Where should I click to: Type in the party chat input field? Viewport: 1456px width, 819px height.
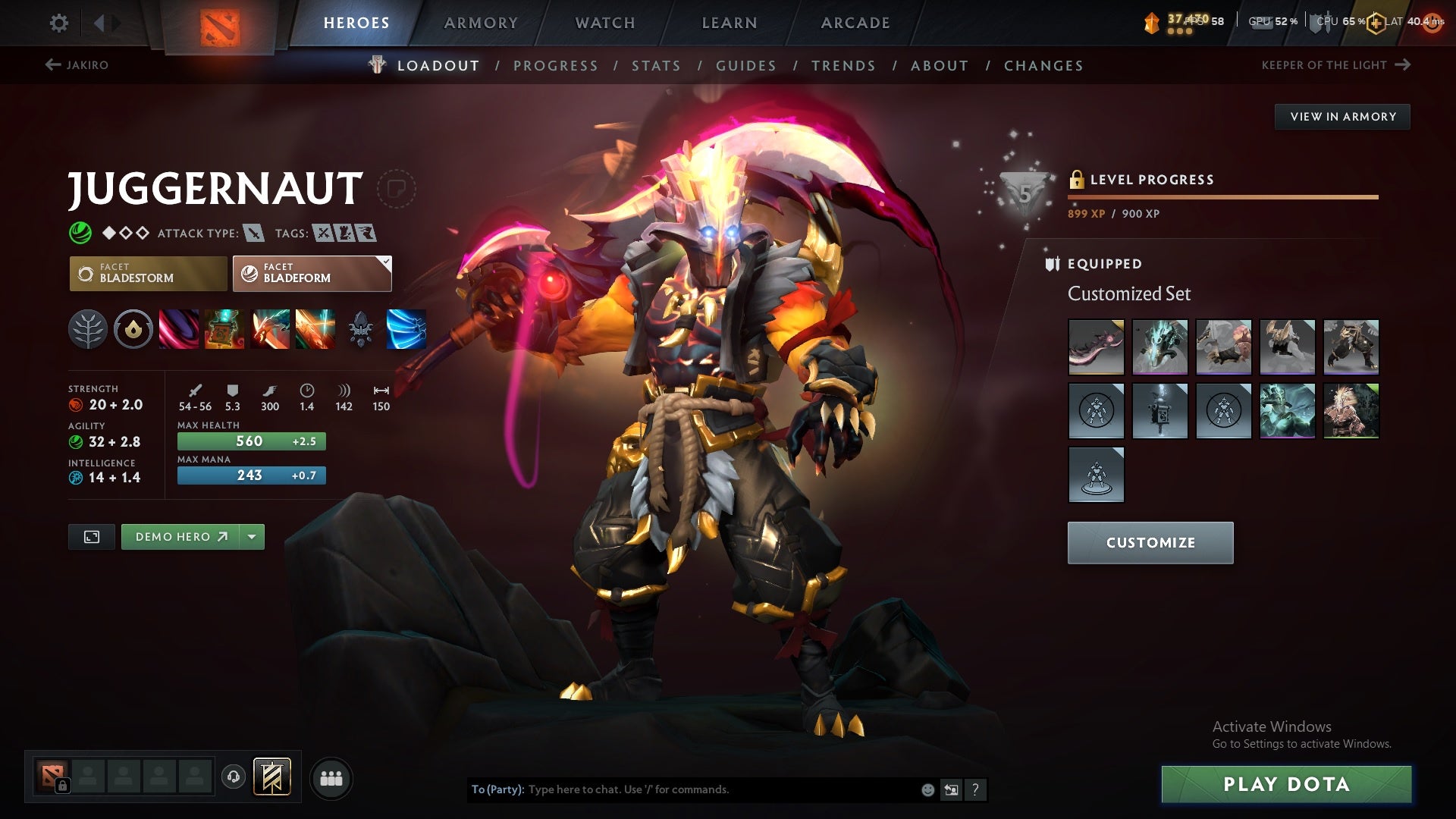tap(682, 789)
